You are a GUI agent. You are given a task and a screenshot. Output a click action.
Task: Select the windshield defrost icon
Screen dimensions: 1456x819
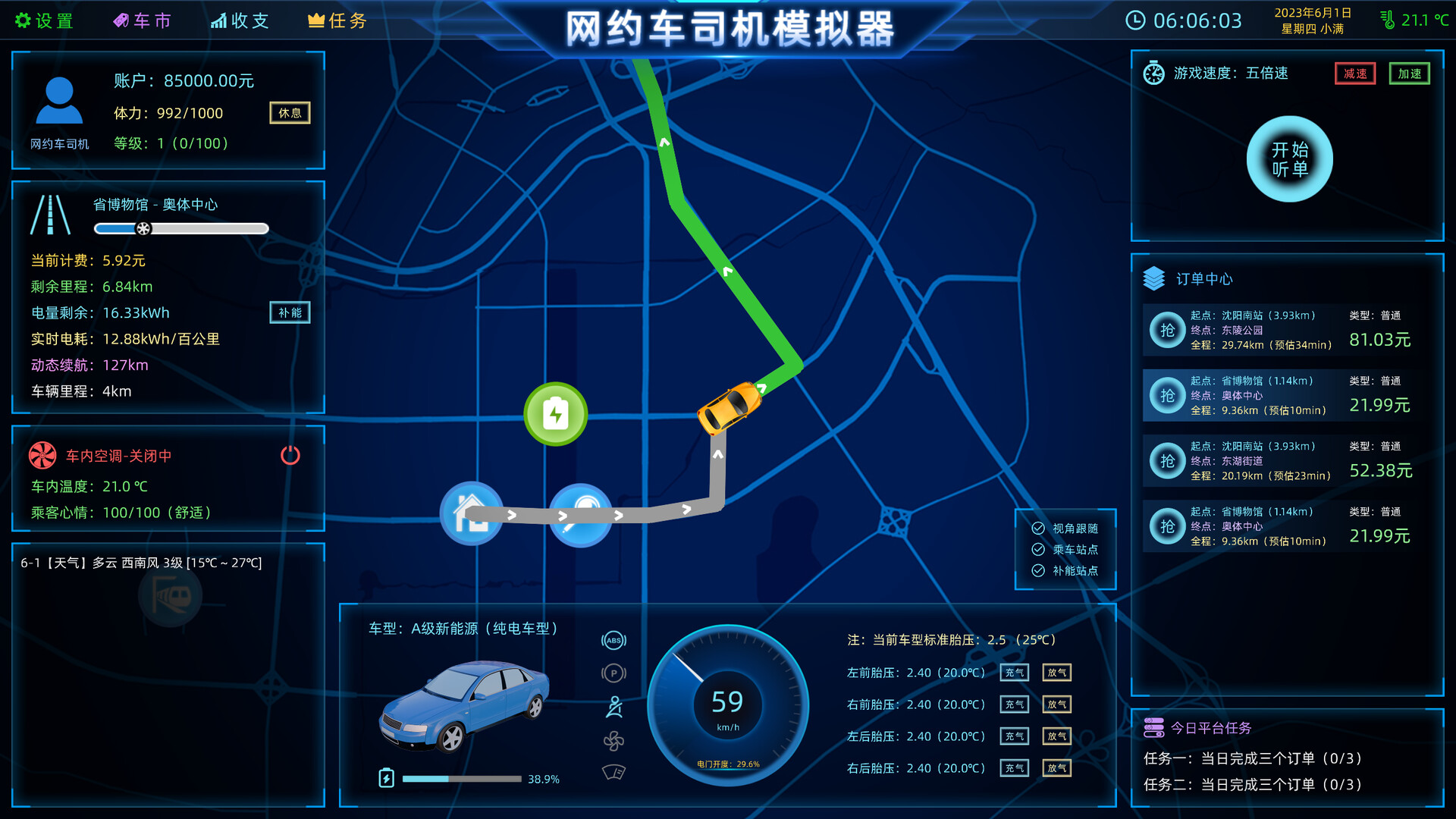coord(613,773)
